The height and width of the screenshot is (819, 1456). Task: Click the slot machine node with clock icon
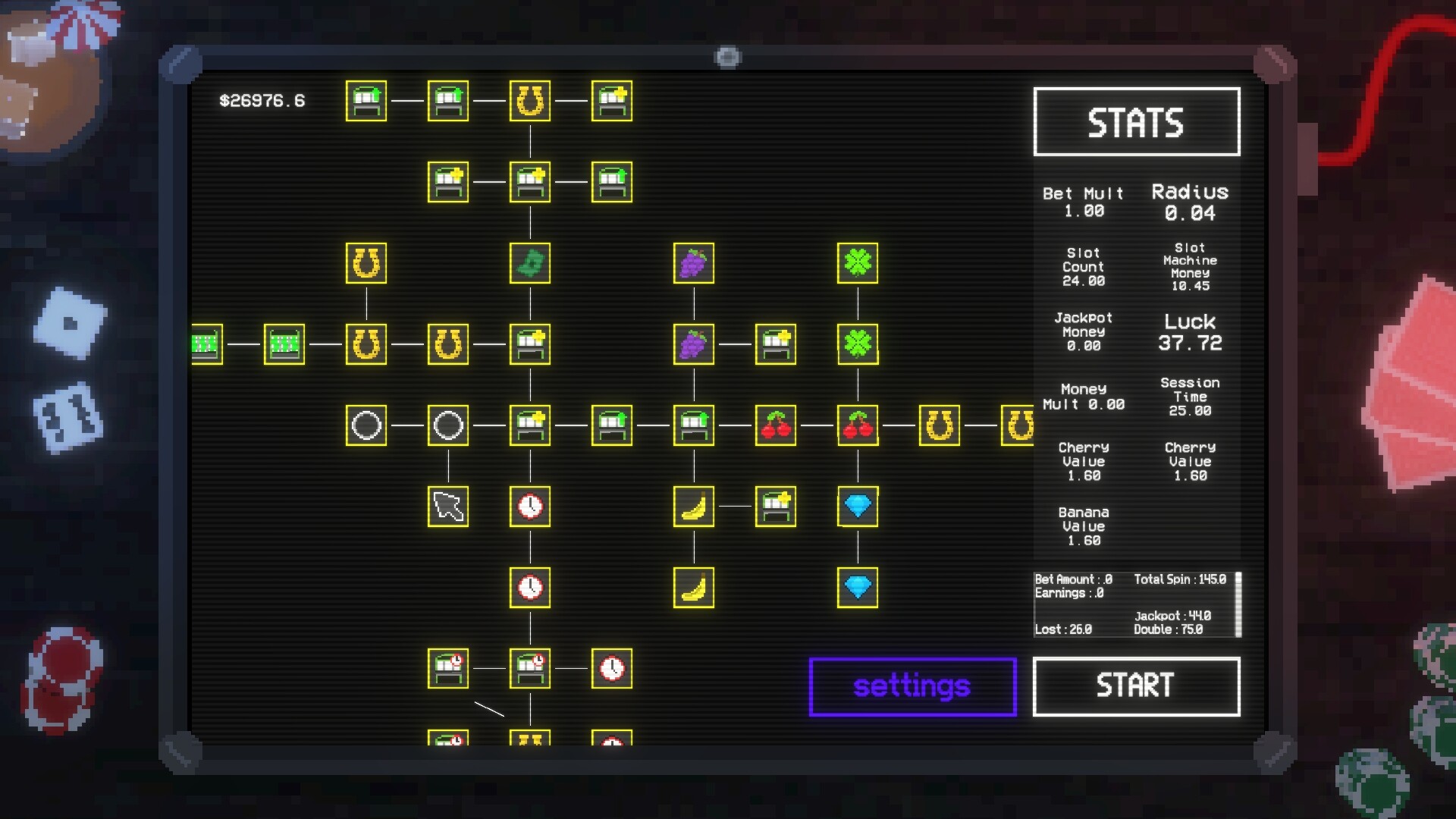pos(449,667)
